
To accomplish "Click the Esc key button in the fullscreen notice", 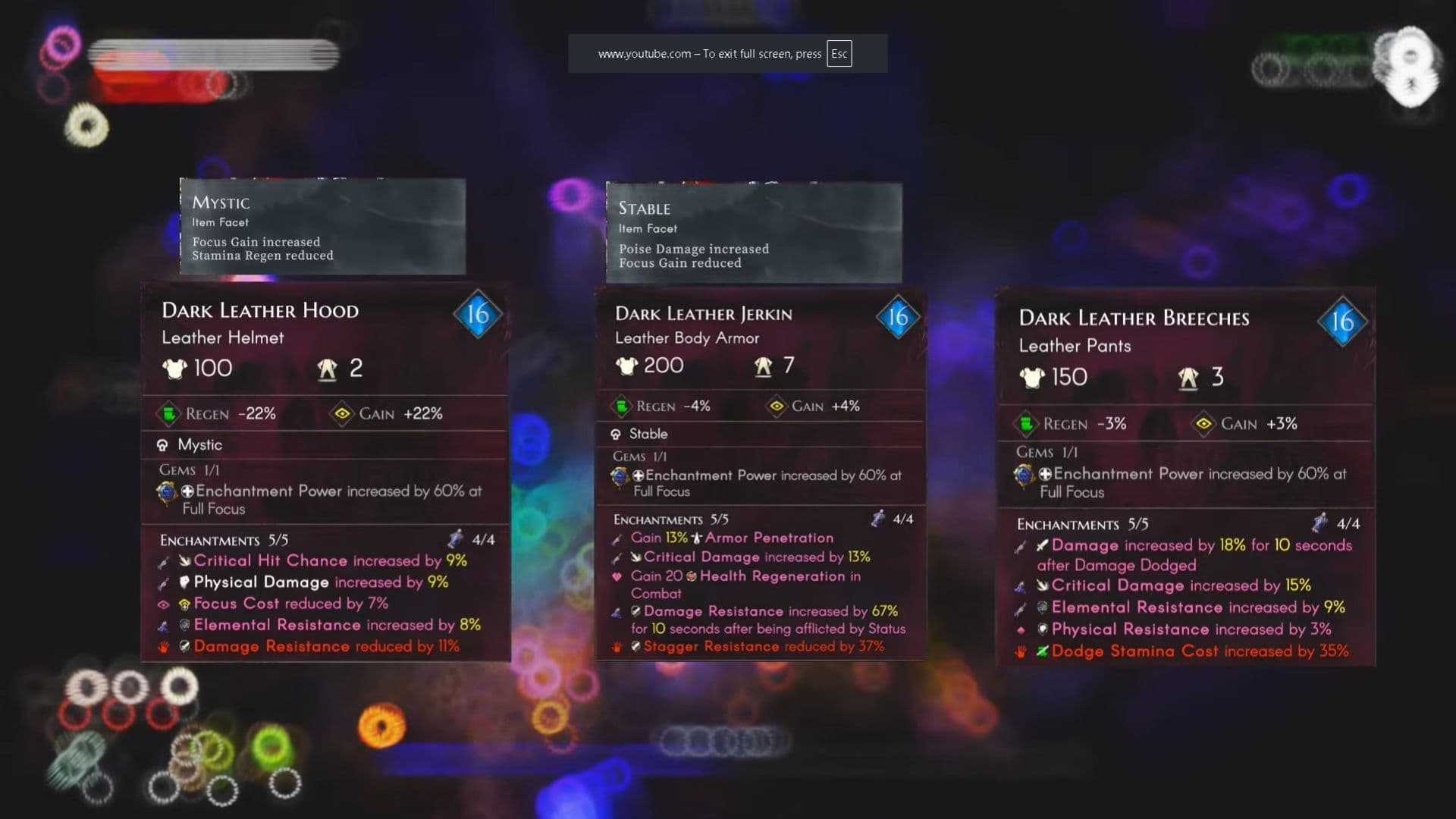I will 838,54.
